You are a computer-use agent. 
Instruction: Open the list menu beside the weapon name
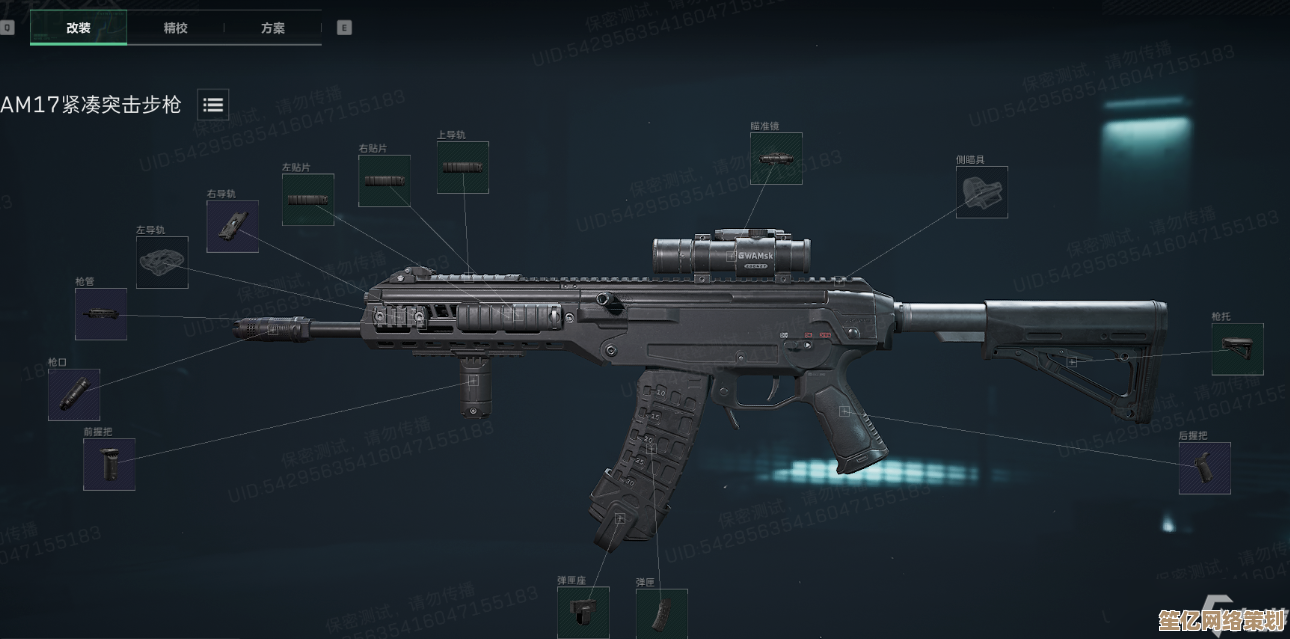pyautogui.click(x=213, y=104)
